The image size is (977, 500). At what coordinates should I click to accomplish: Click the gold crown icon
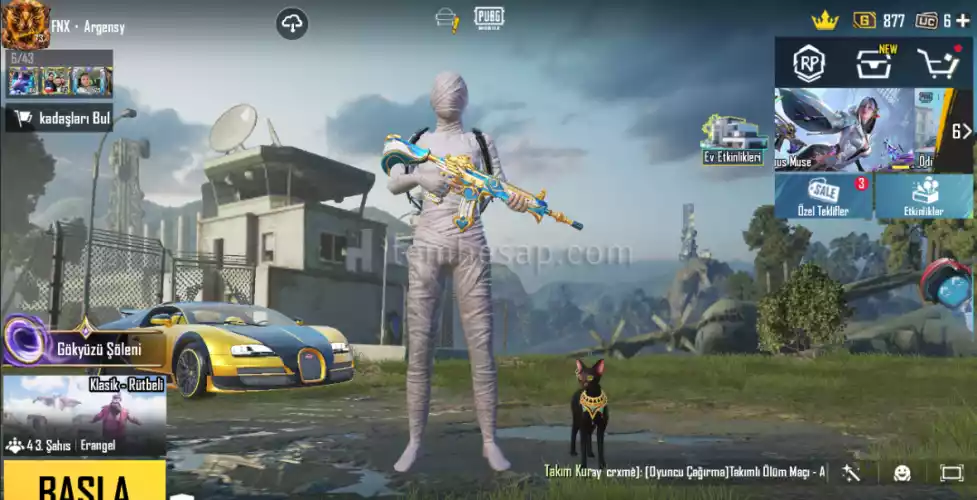coord(824,20)
